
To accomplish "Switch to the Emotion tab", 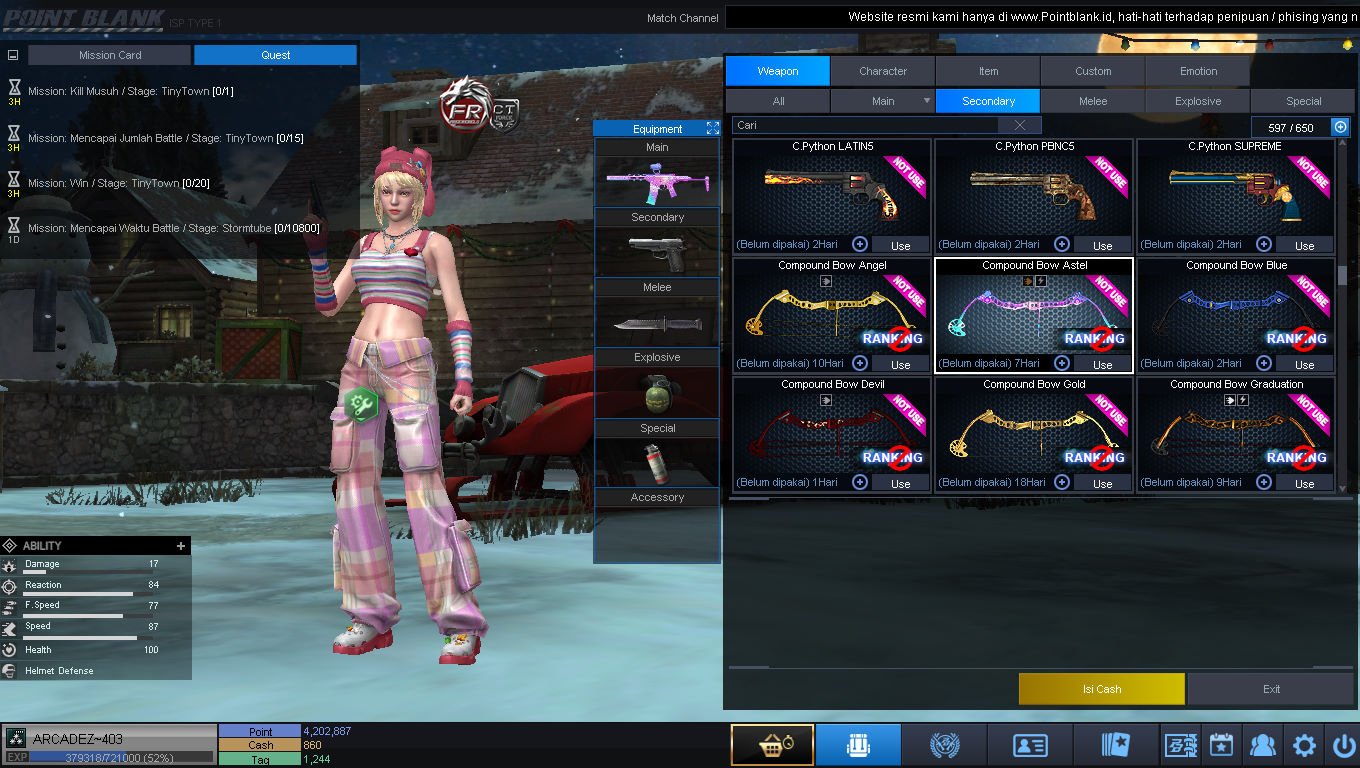I will click(x=1198, y=71).
